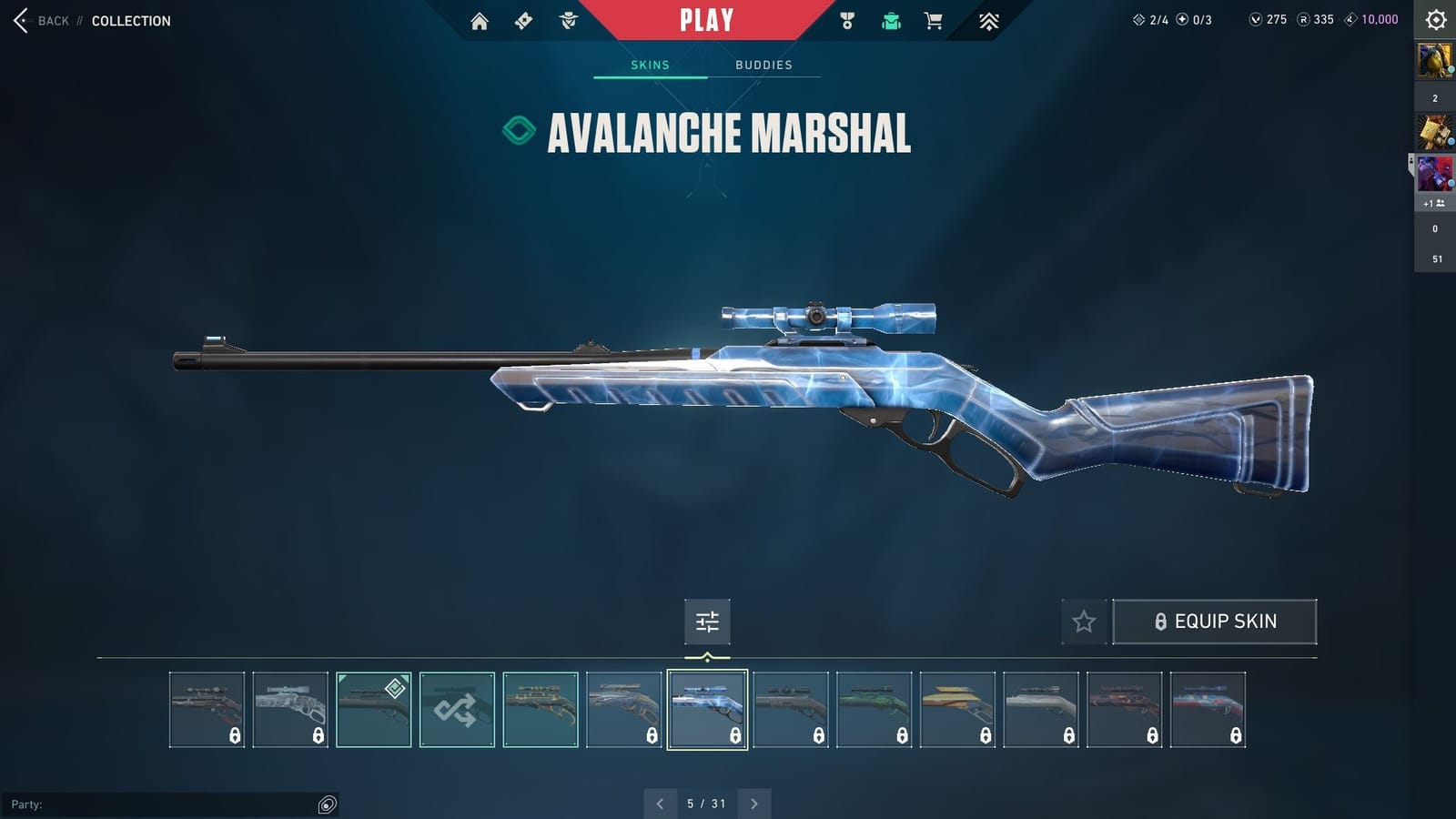
Task: Switch to the BUDDIES tab
Action: pos(764,65)
